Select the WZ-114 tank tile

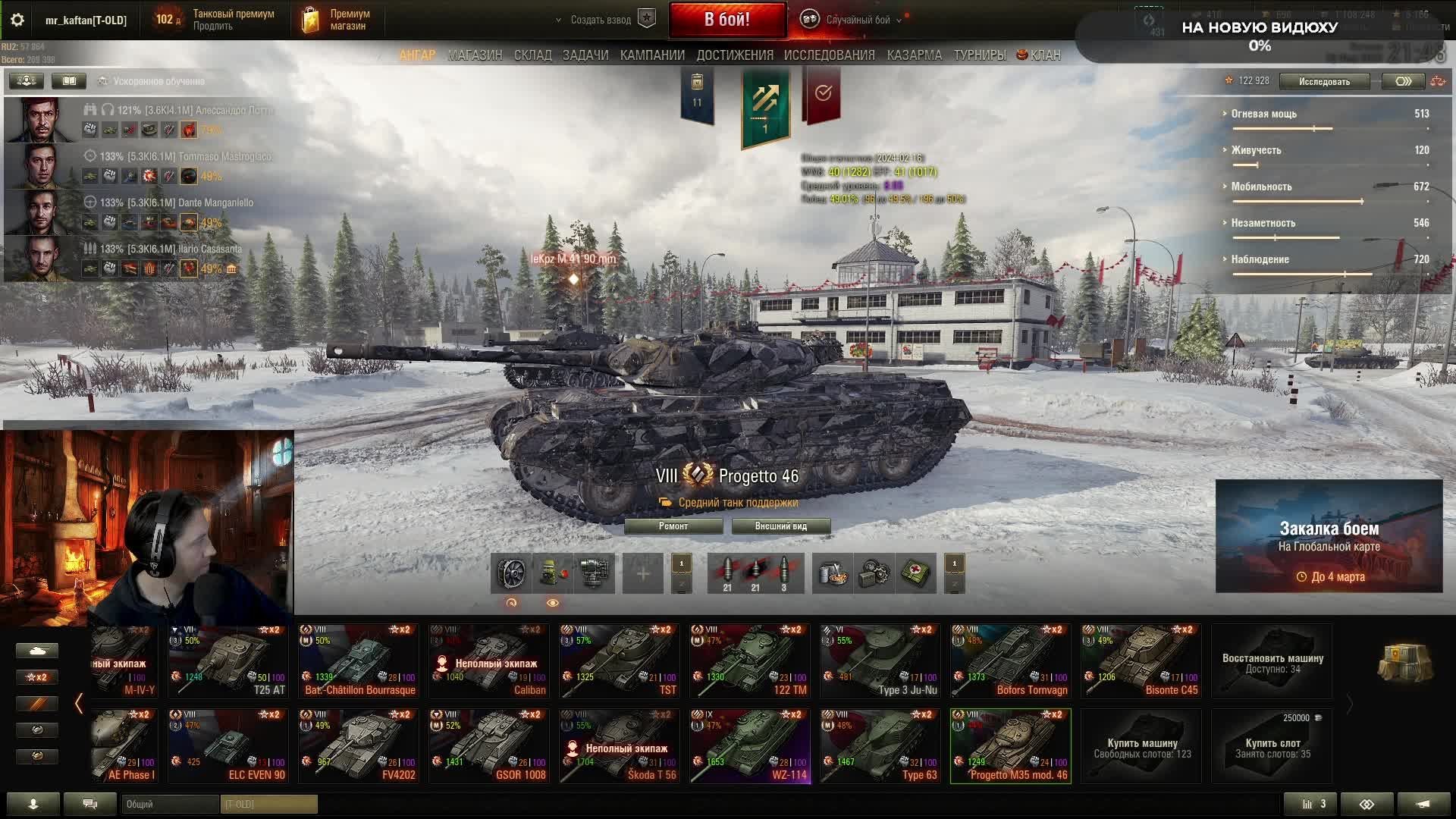[750, 746]
